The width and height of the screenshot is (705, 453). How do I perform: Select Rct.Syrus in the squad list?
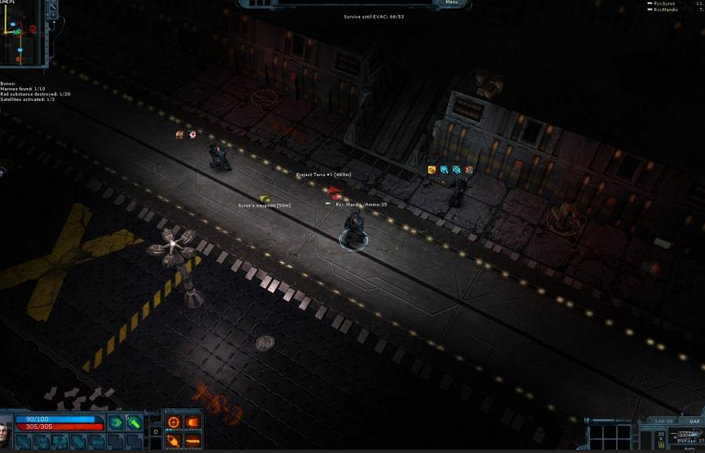pyautogui.click(x=664, y=4)
